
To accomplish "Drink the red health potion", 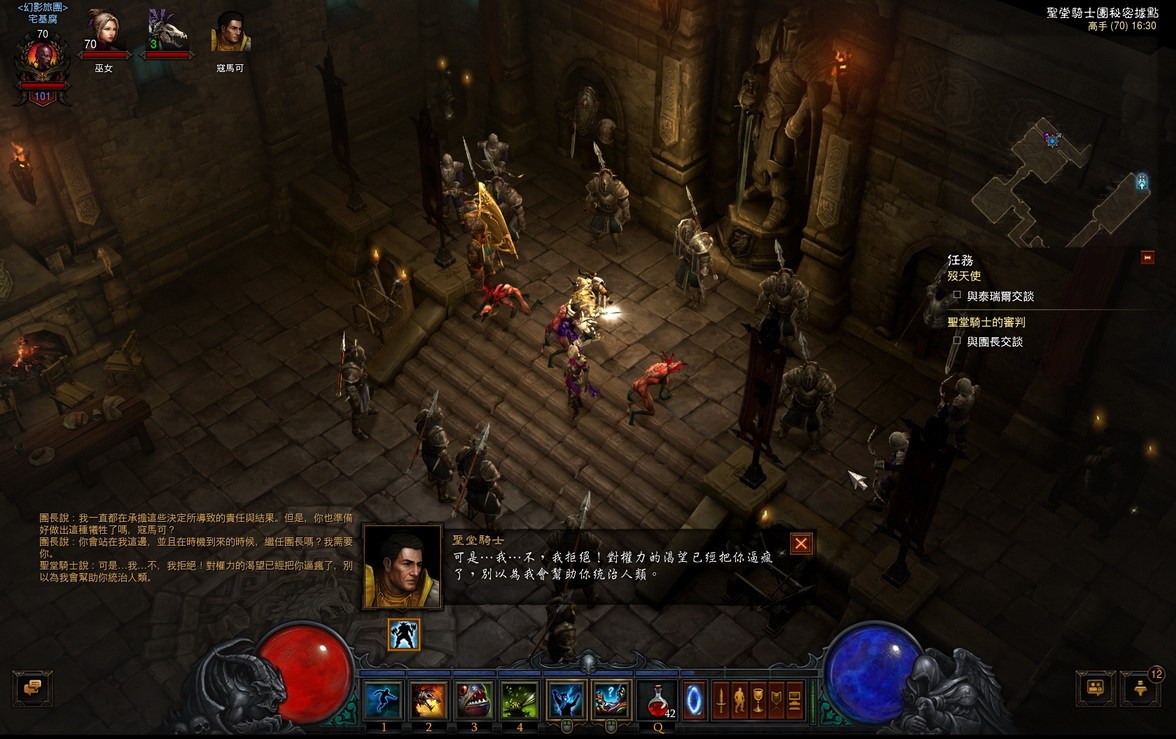I will point(657,700).
